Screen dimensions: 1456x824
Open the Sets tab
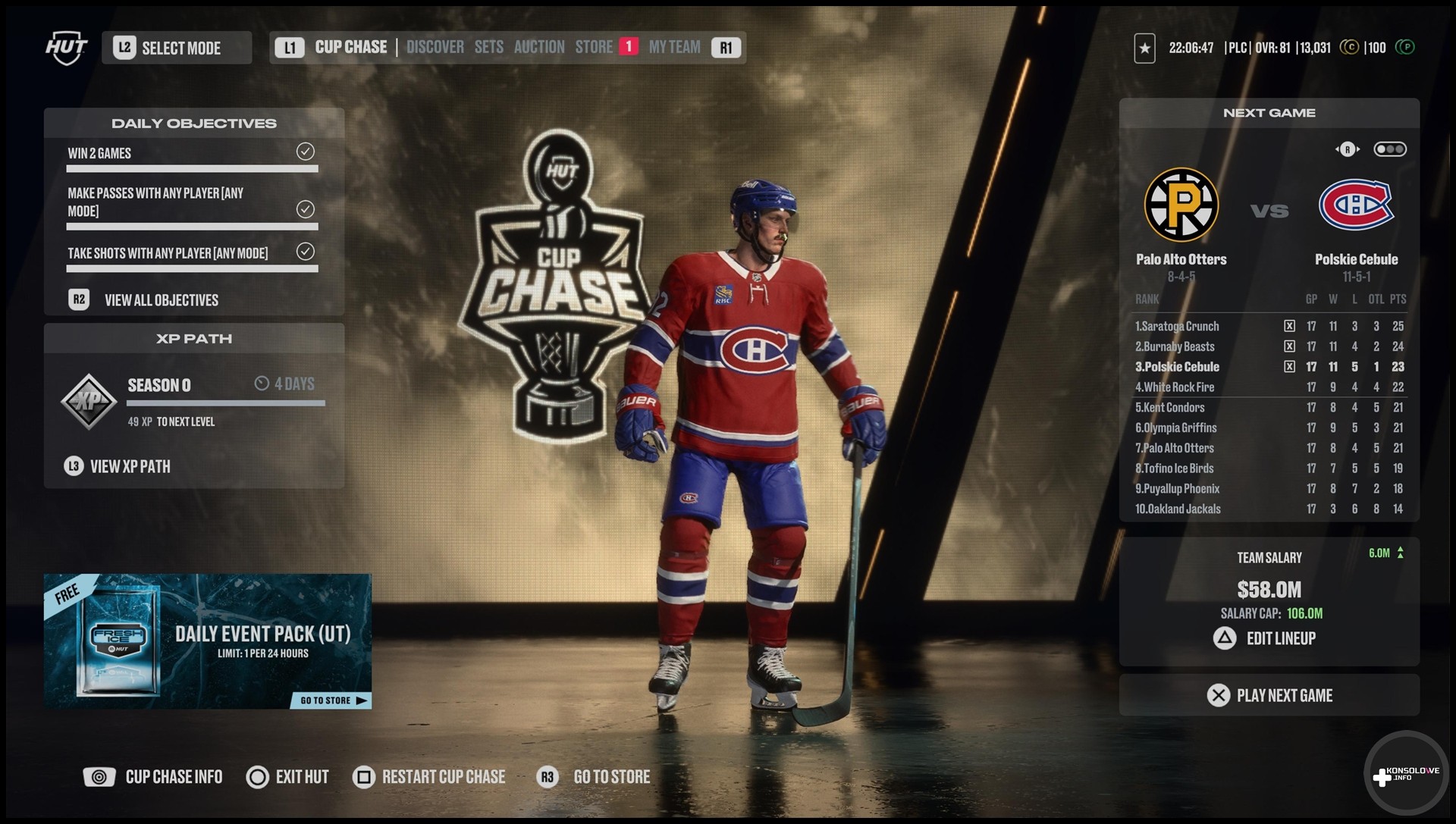click(x=488, y=47)
